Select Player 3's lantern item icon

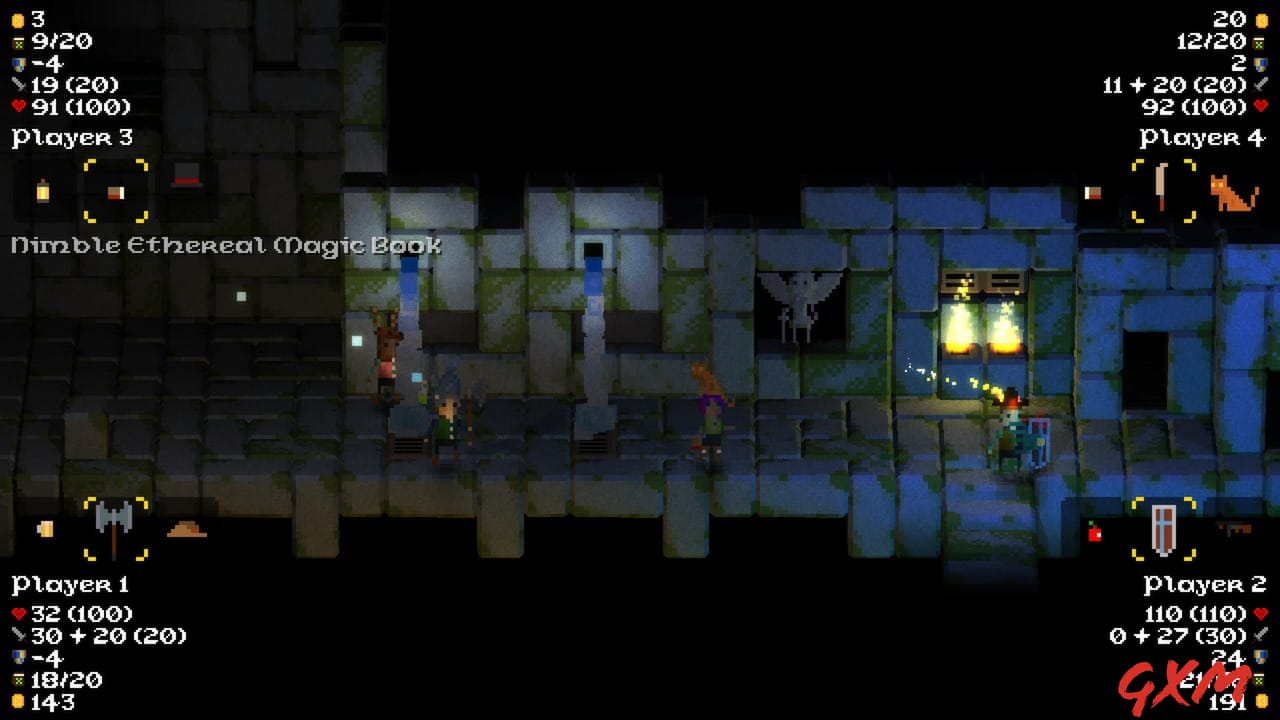point(42,190)
